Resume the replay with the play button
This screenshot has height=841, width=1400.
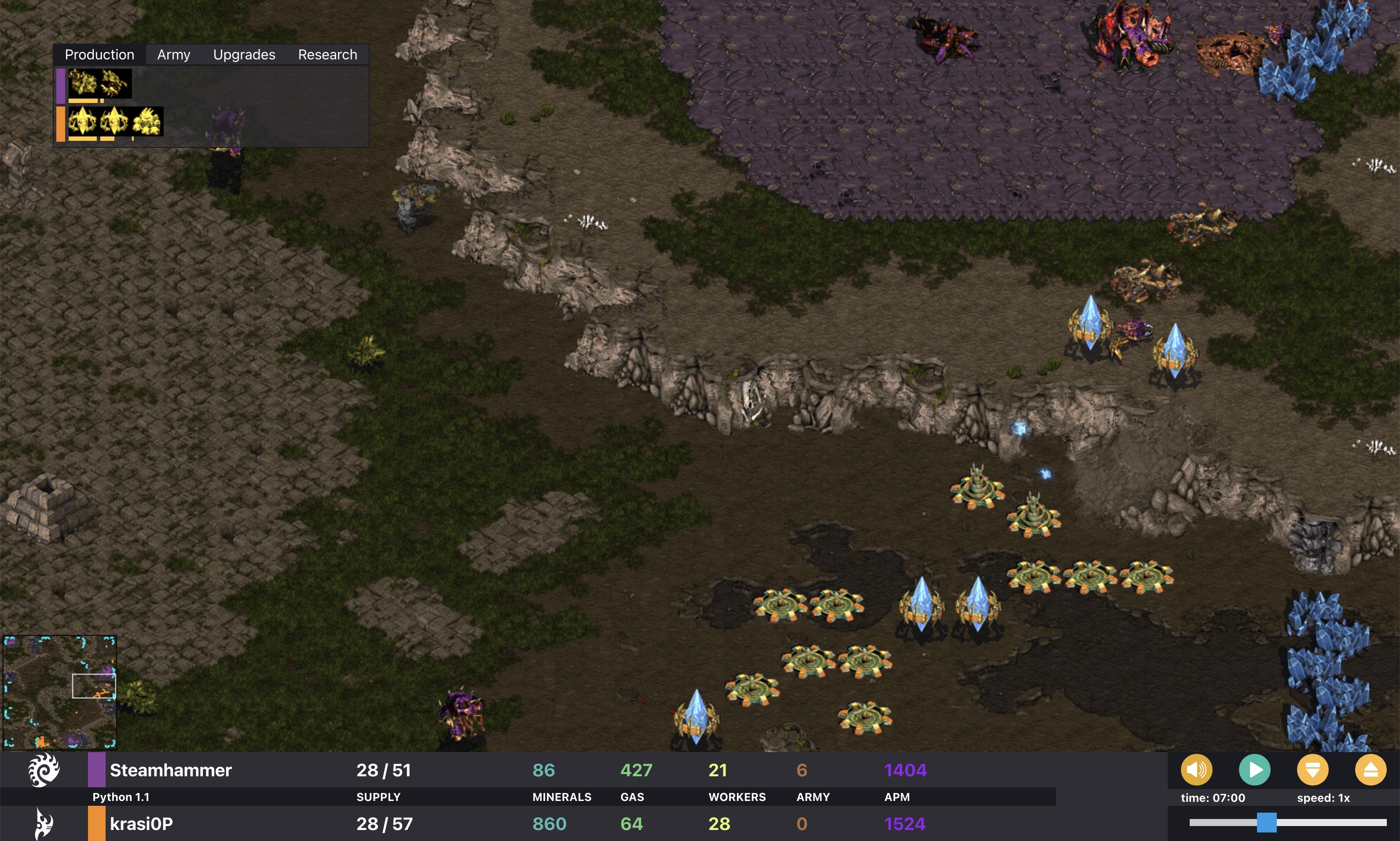pos(1254,770)
